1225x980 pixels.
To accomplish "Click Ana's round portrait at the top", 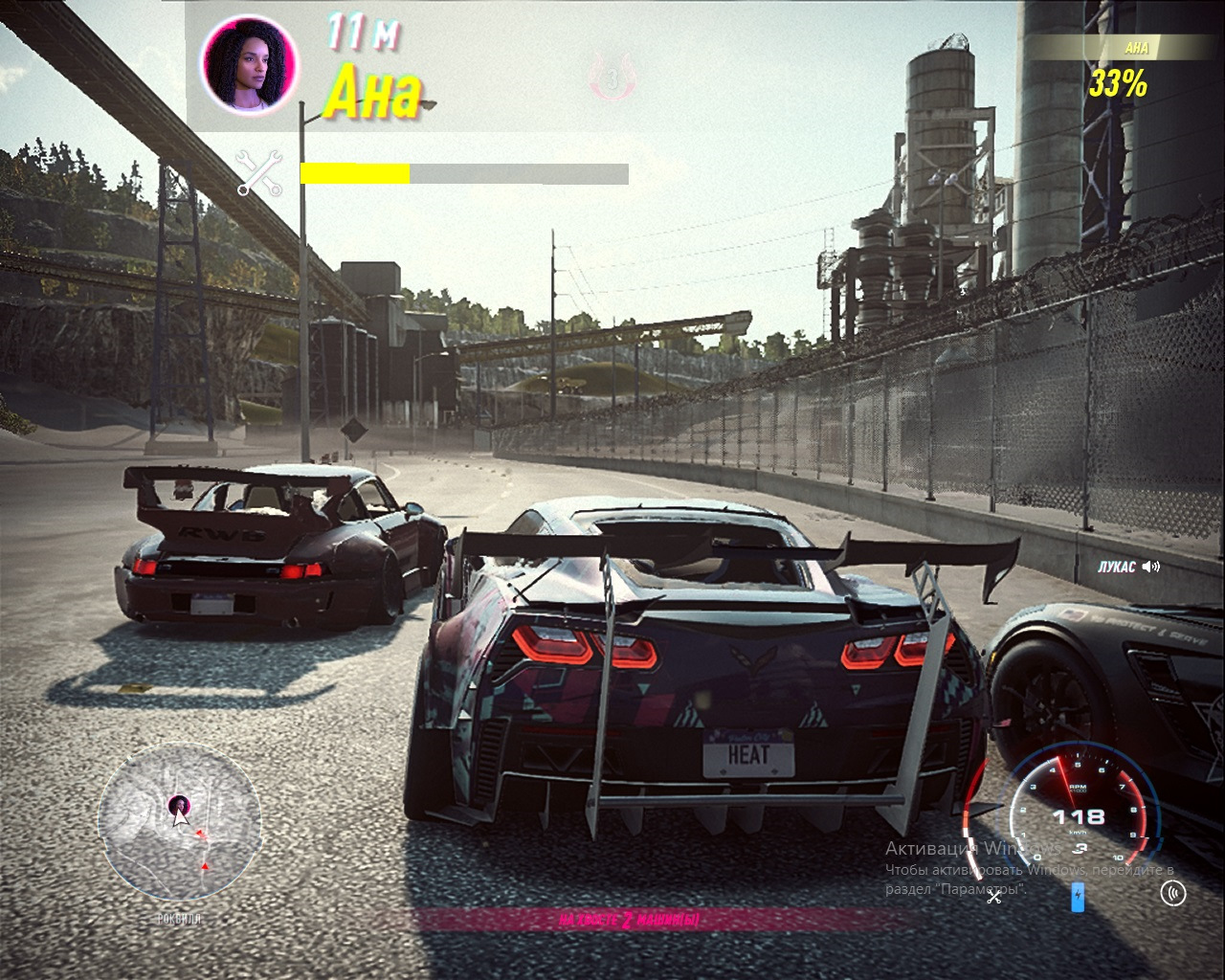I will click(249, 65).
